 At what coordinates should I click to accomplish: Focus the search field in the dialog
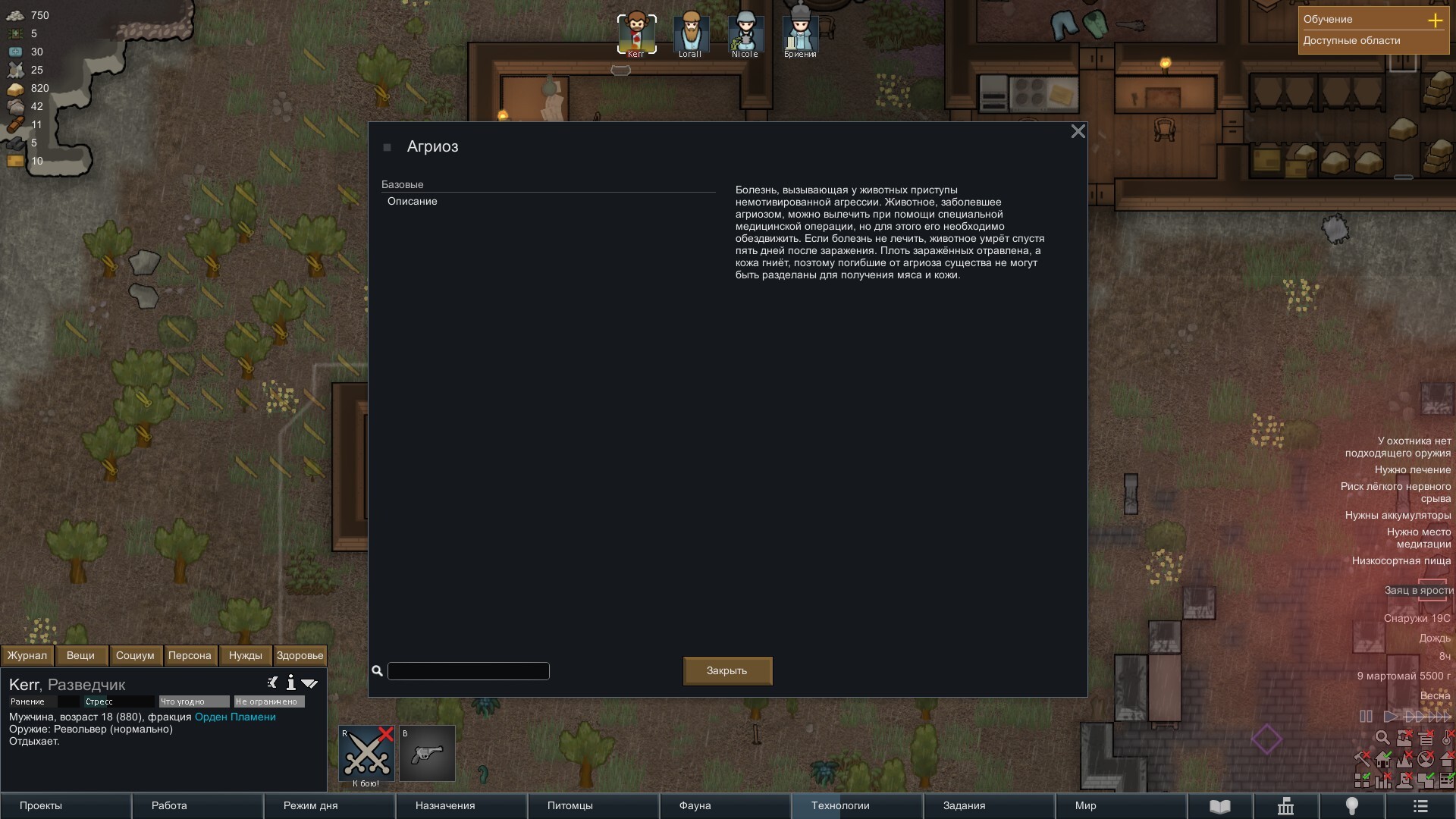[x=468, y=671]
